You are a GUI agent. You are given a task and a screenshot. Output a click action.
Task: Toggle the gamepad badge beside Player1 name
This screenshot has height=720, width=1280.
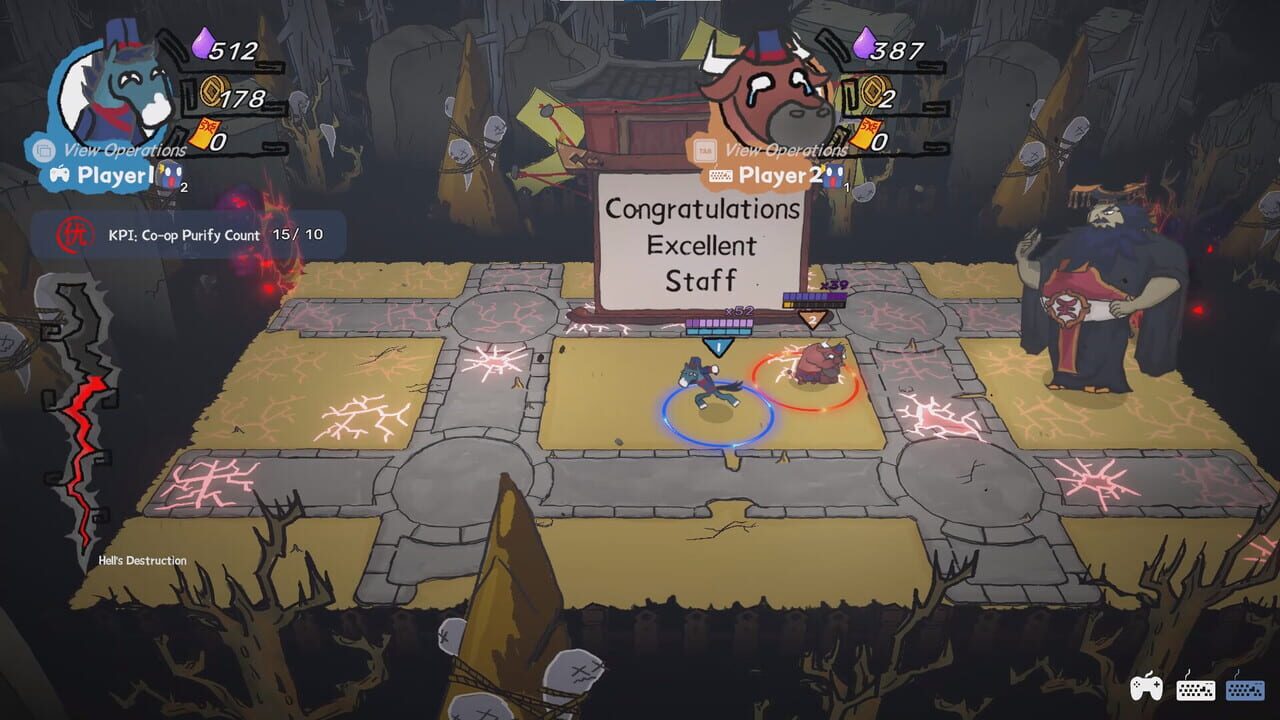[60, 173]
